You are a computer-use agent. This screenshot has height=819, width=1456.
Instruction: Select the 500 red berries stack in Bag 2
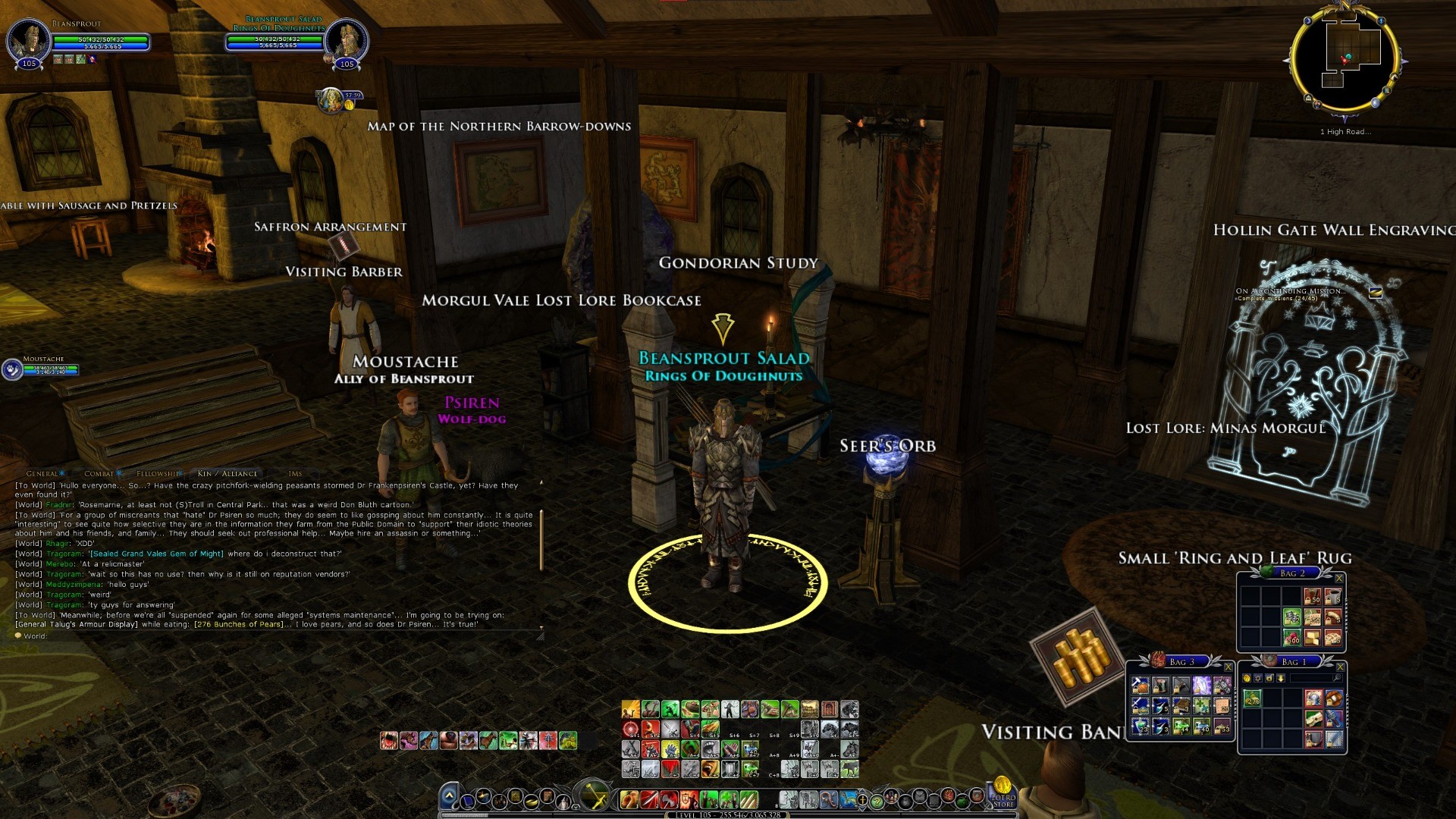coord(1292,637)
